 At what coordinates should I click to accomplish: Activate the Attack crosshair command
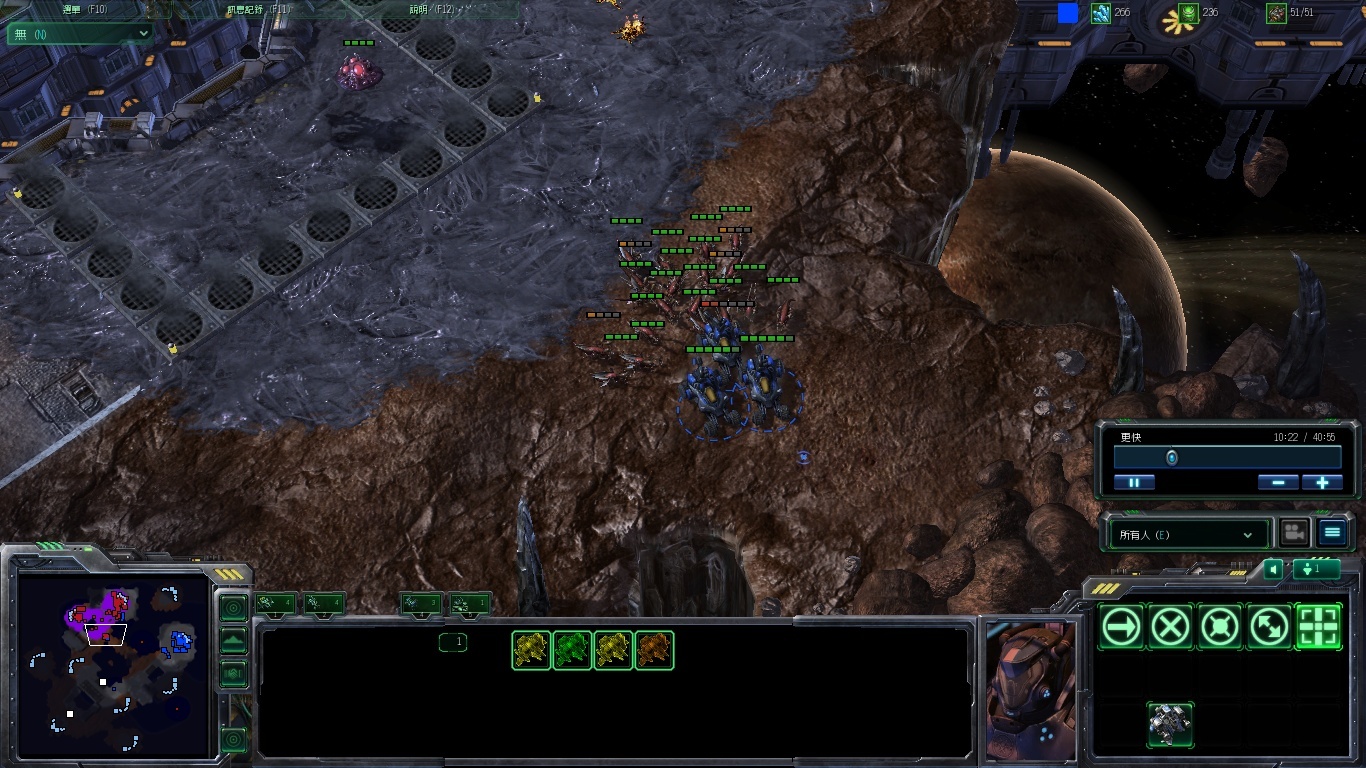pos(1318,627)
